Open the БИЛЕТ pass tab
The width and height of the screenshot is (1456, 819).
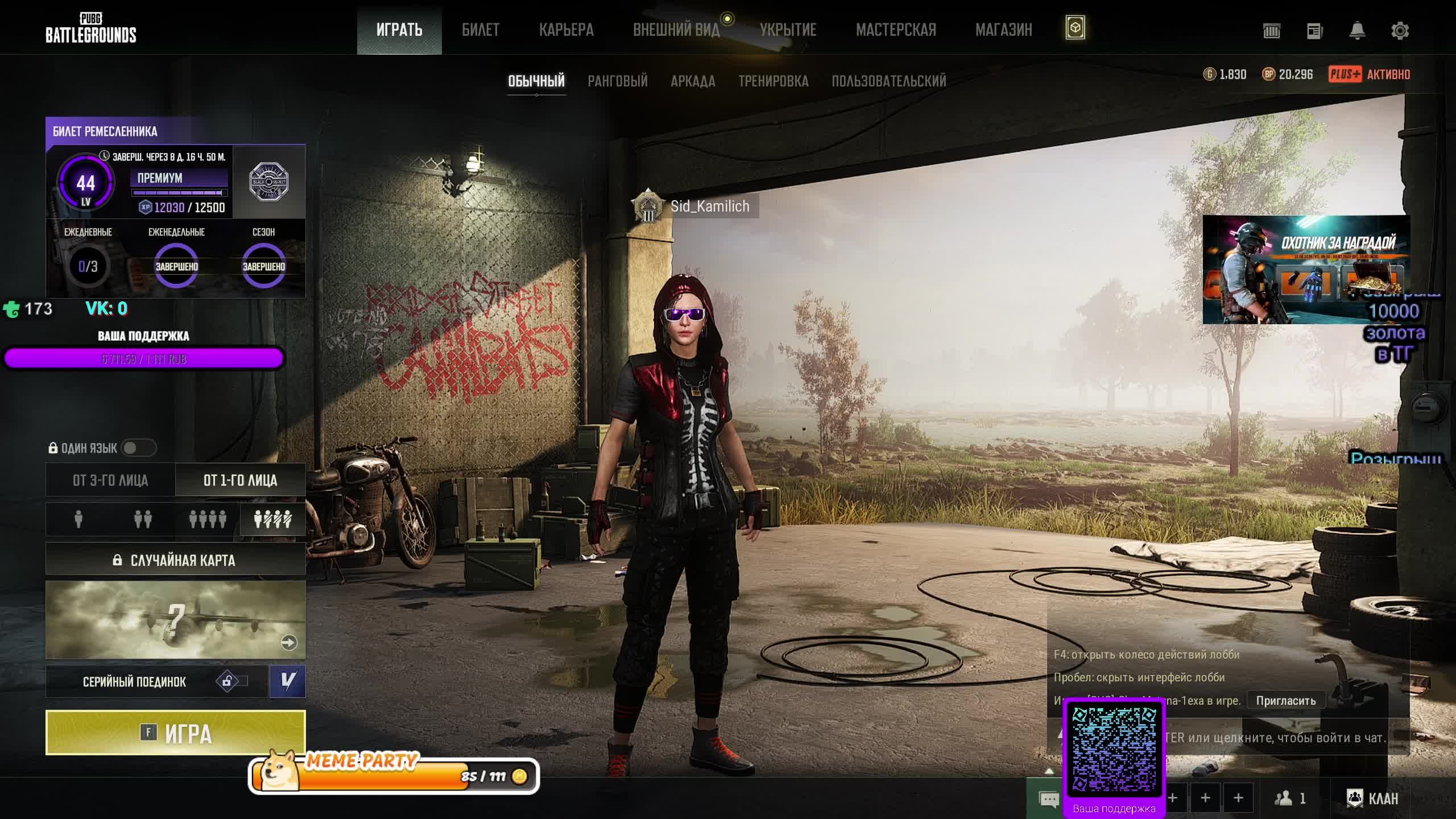tap(480, 30)
